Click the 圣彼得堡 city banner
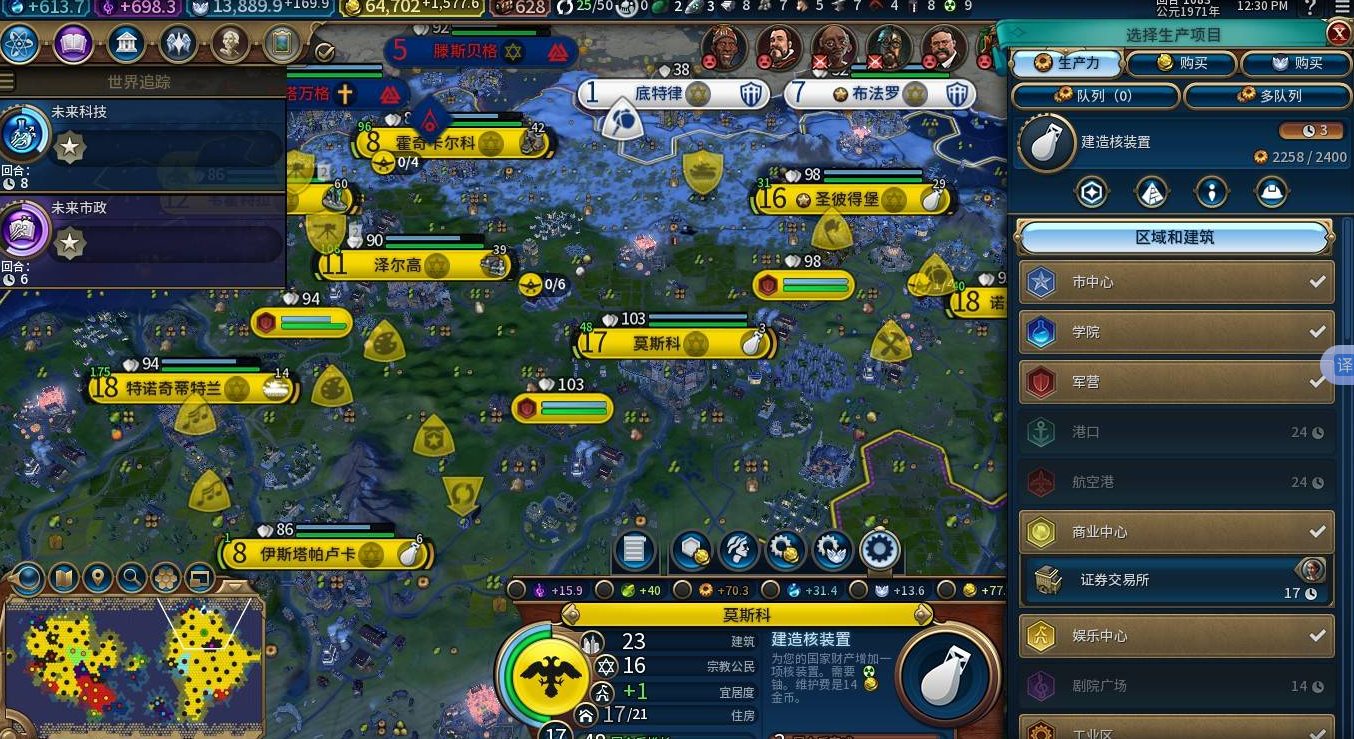The image size is (1354, 739). coord(847,199)
